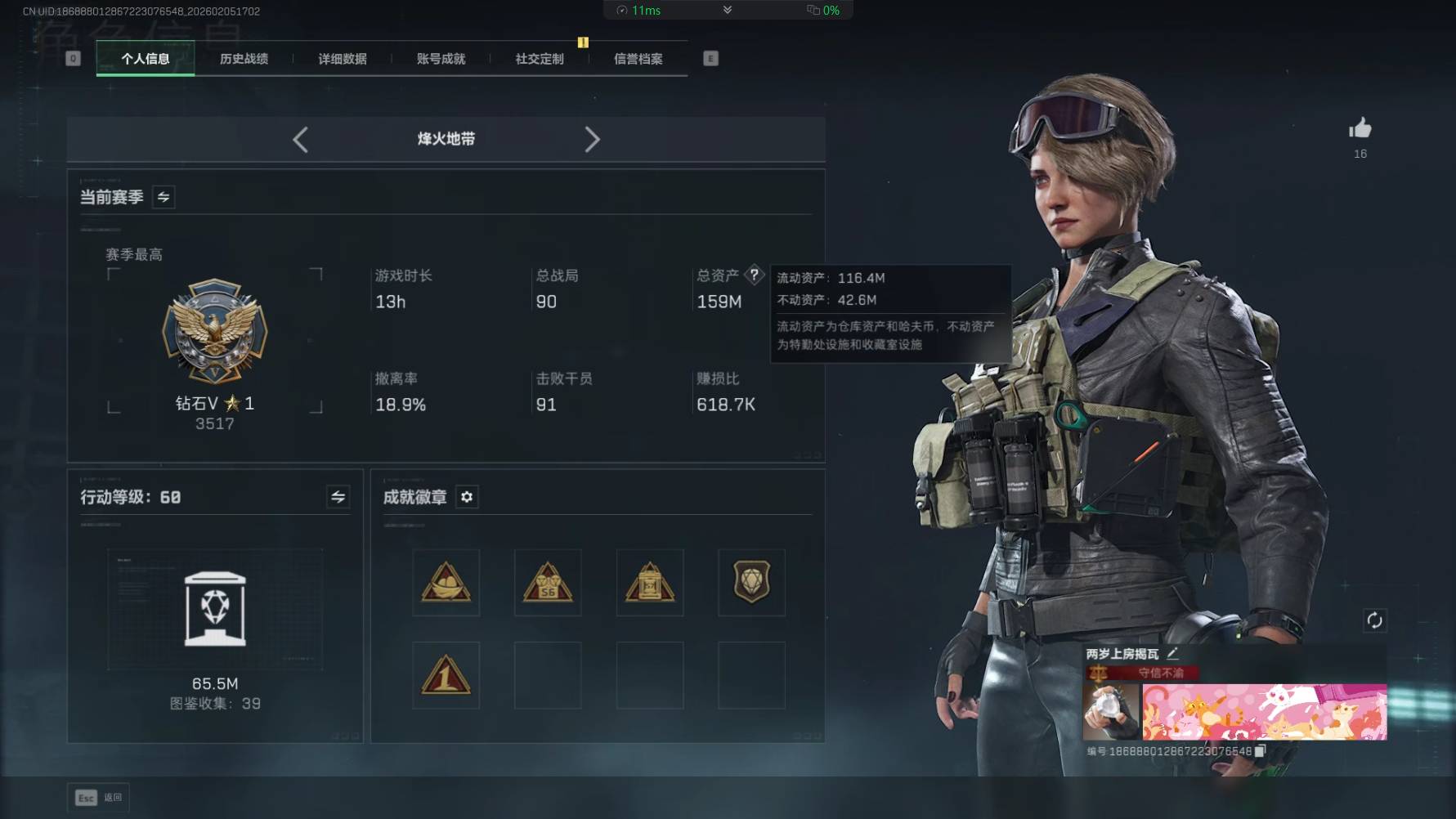Open the 成就徽章 gear settings
The image size is (1456, 819).
click(x=467, y=497)
